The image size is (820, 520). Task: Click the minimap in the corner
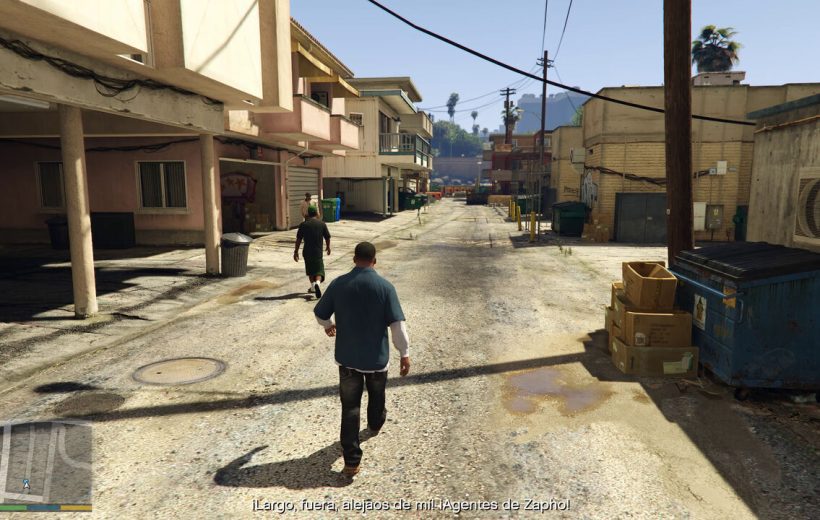(x=46, y=462)
